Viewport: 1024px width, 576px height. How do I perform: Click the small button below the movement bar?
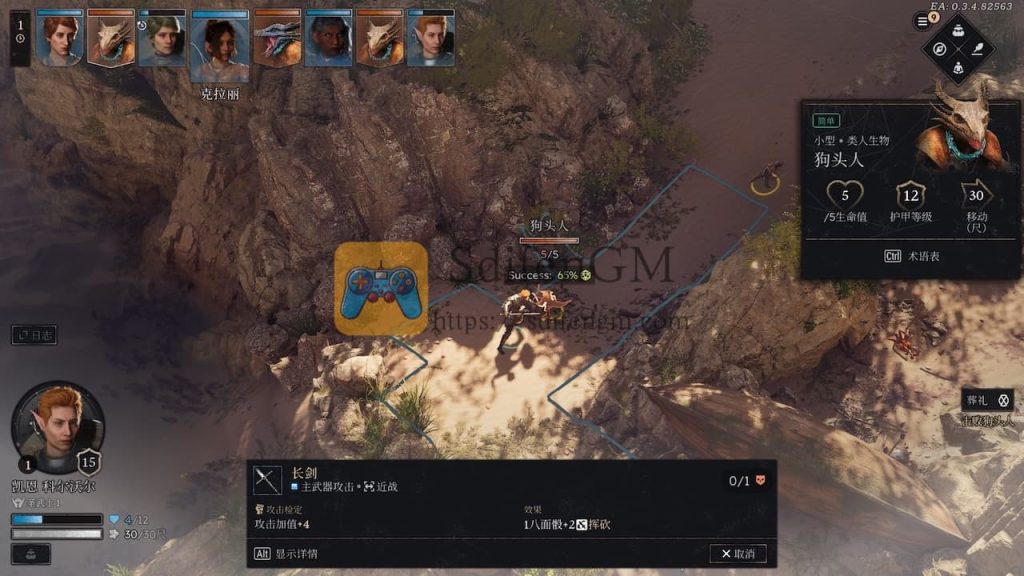click(30, 553)
